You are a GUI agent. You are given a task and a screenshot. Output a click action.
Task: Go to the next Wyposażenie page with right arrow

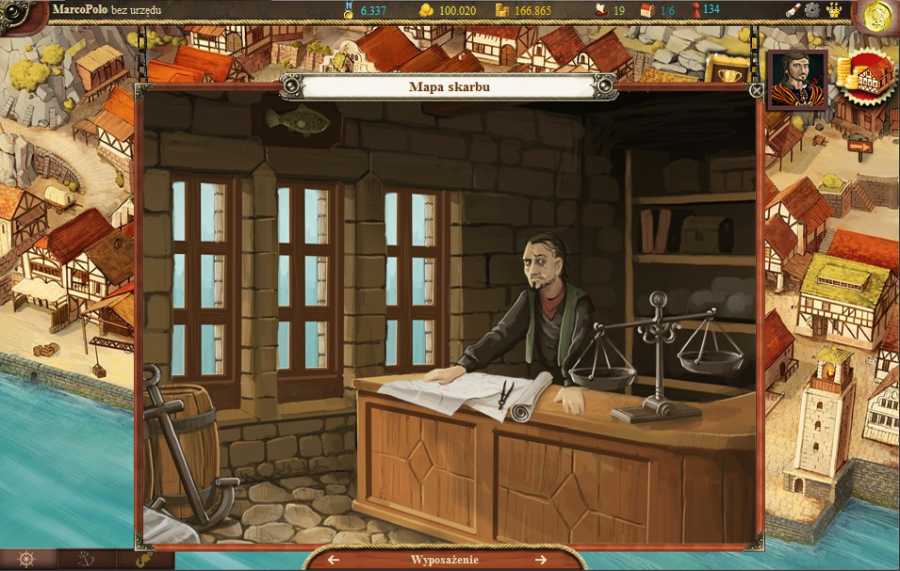pyautogui.click(x=541, y=560)
